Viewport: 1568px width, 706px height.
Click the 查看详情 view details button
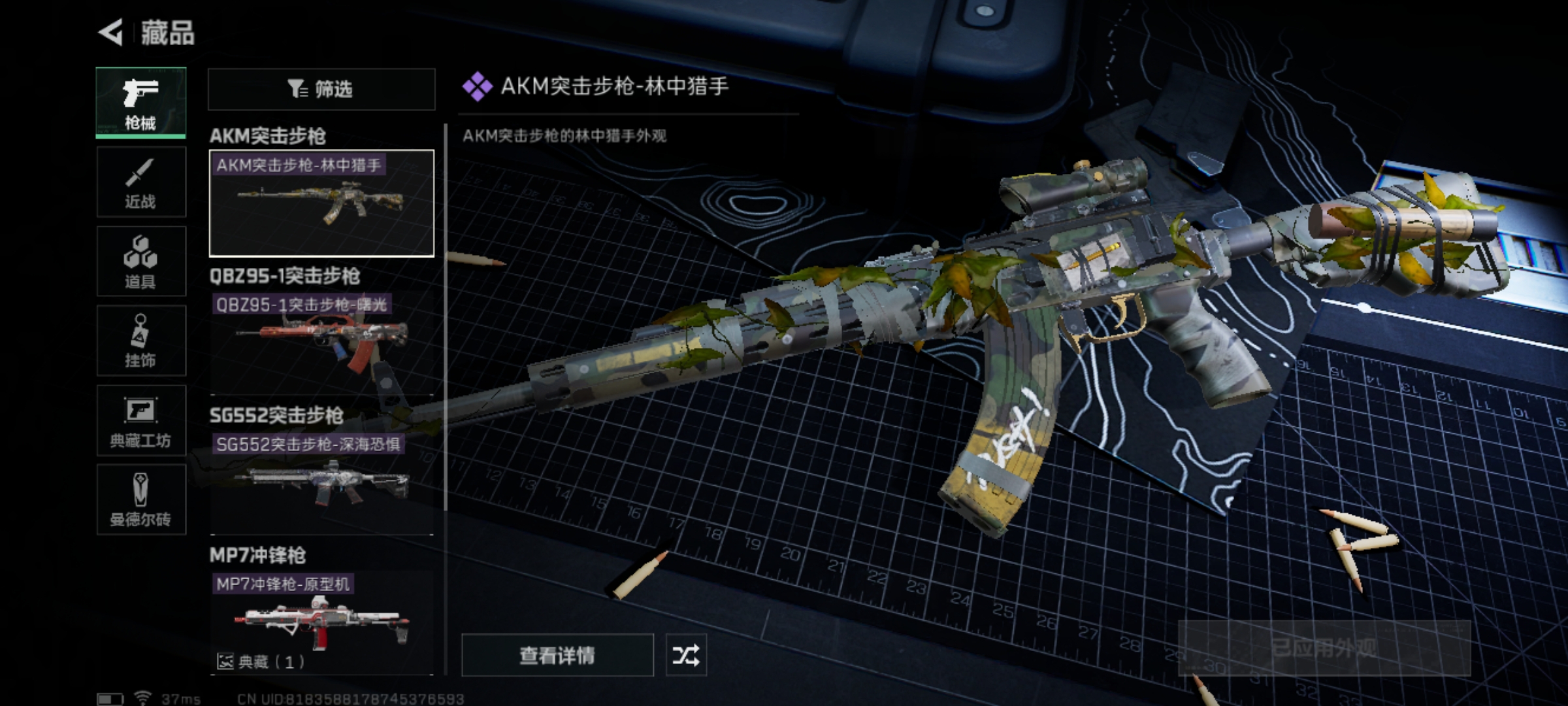point(557,654)
